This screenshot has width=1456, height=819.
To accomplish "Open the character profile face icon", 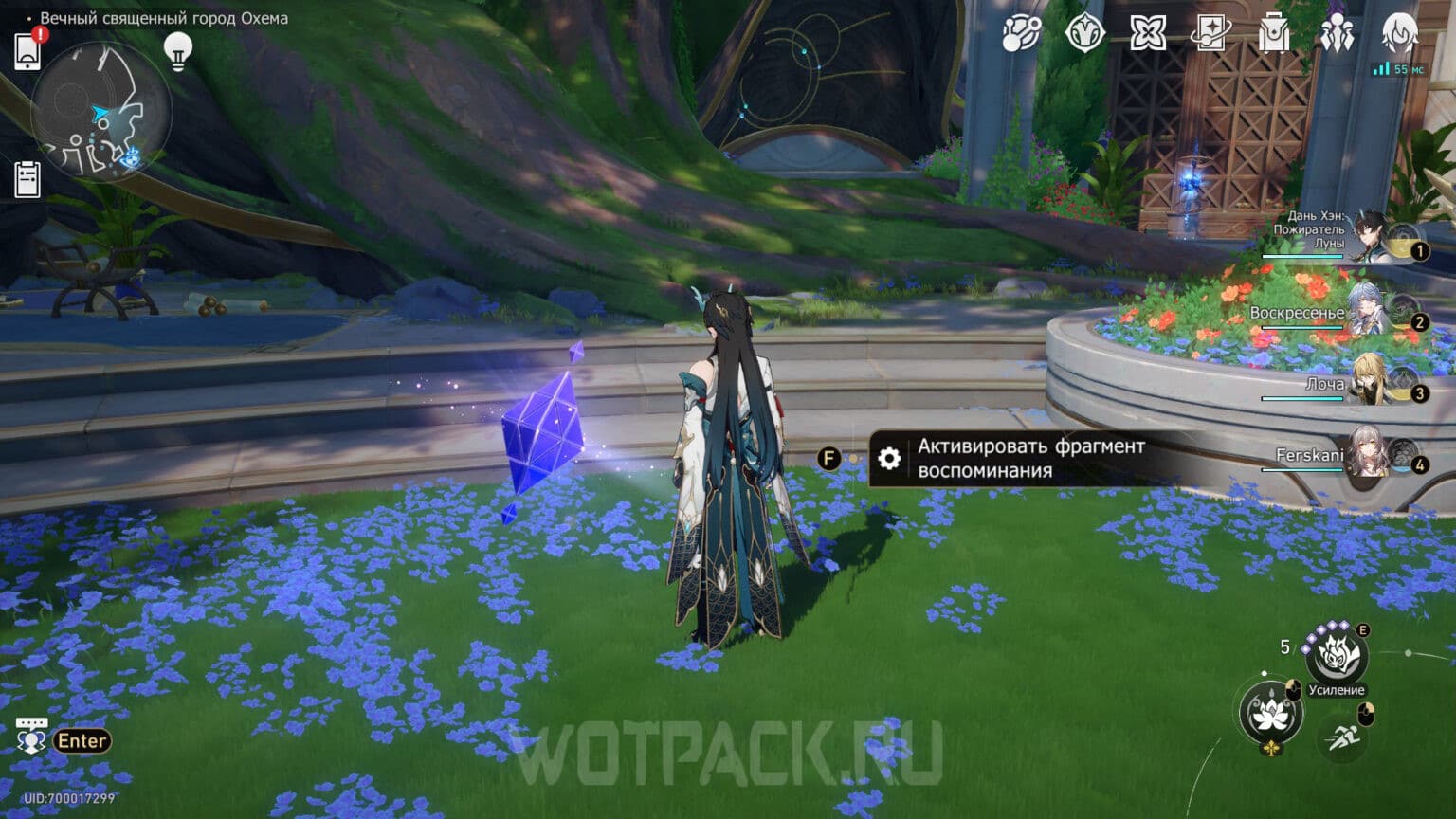I will (x=1399, y=33).
